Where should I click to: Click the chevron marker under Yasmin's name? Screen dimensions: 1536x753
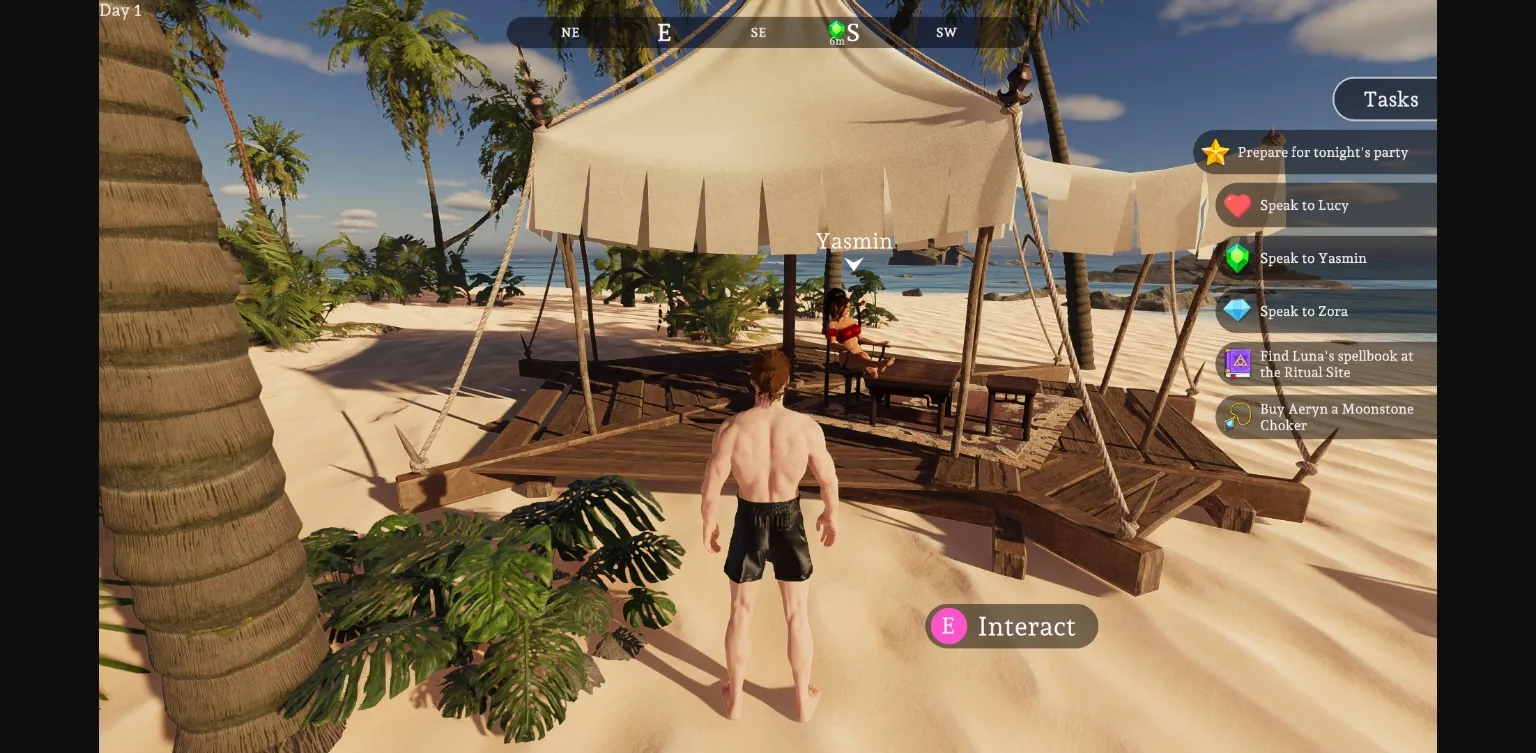(x=853, y=264)
